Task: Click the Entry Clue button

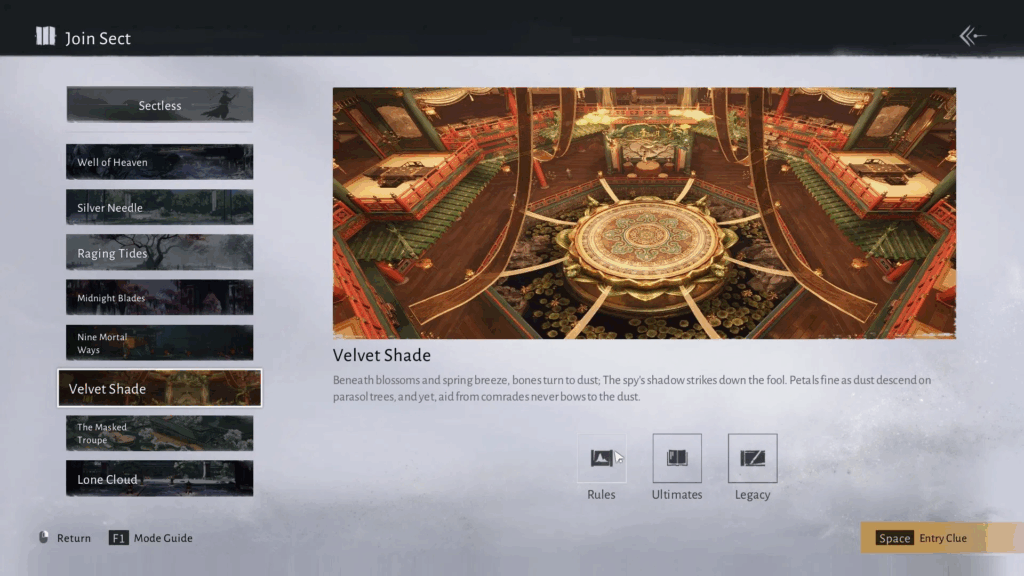Action: coord(941,538)
